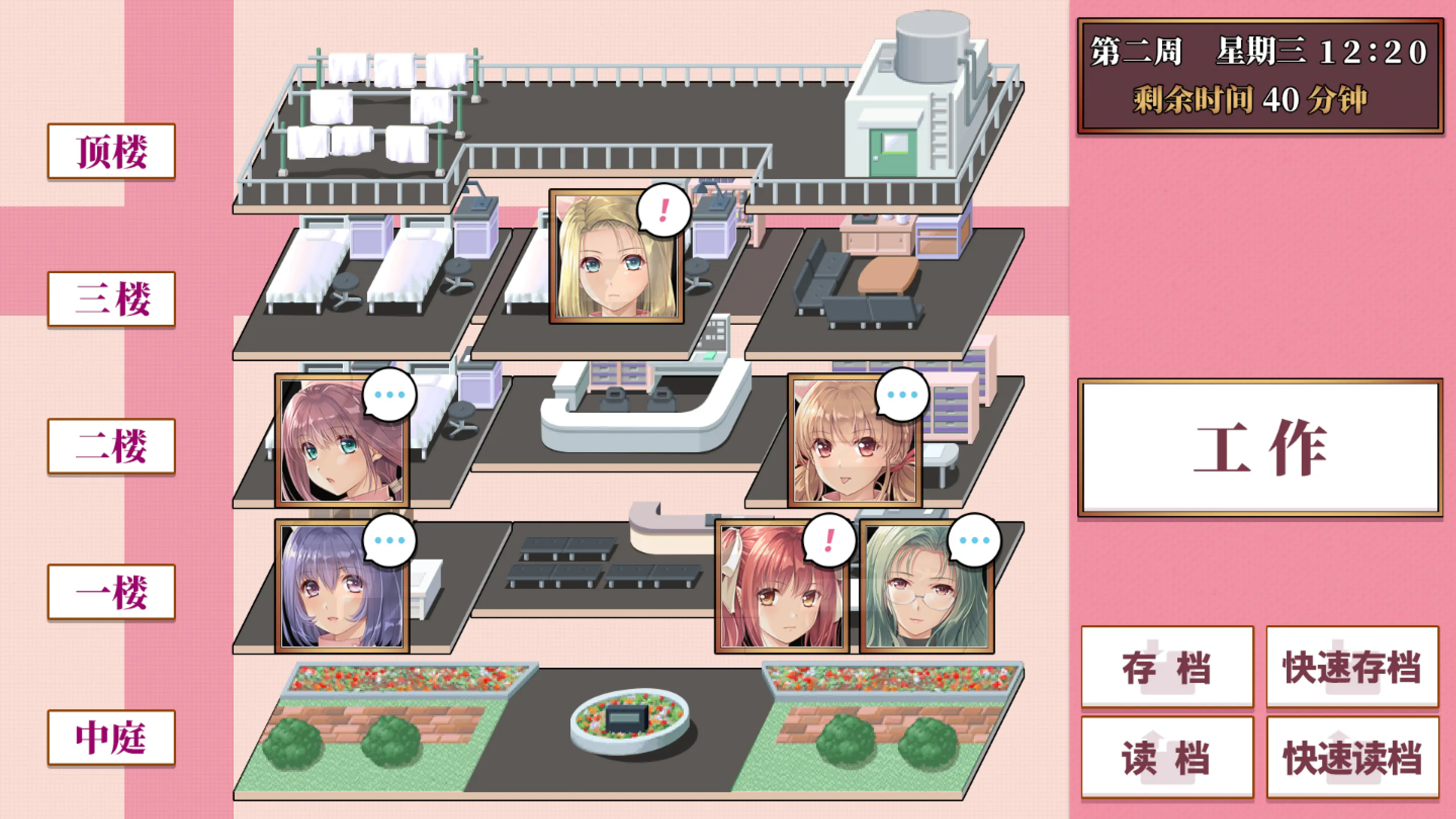Select the 顶楼 rooftop floor button
The image size is (1456, 819).
[111, 151]
